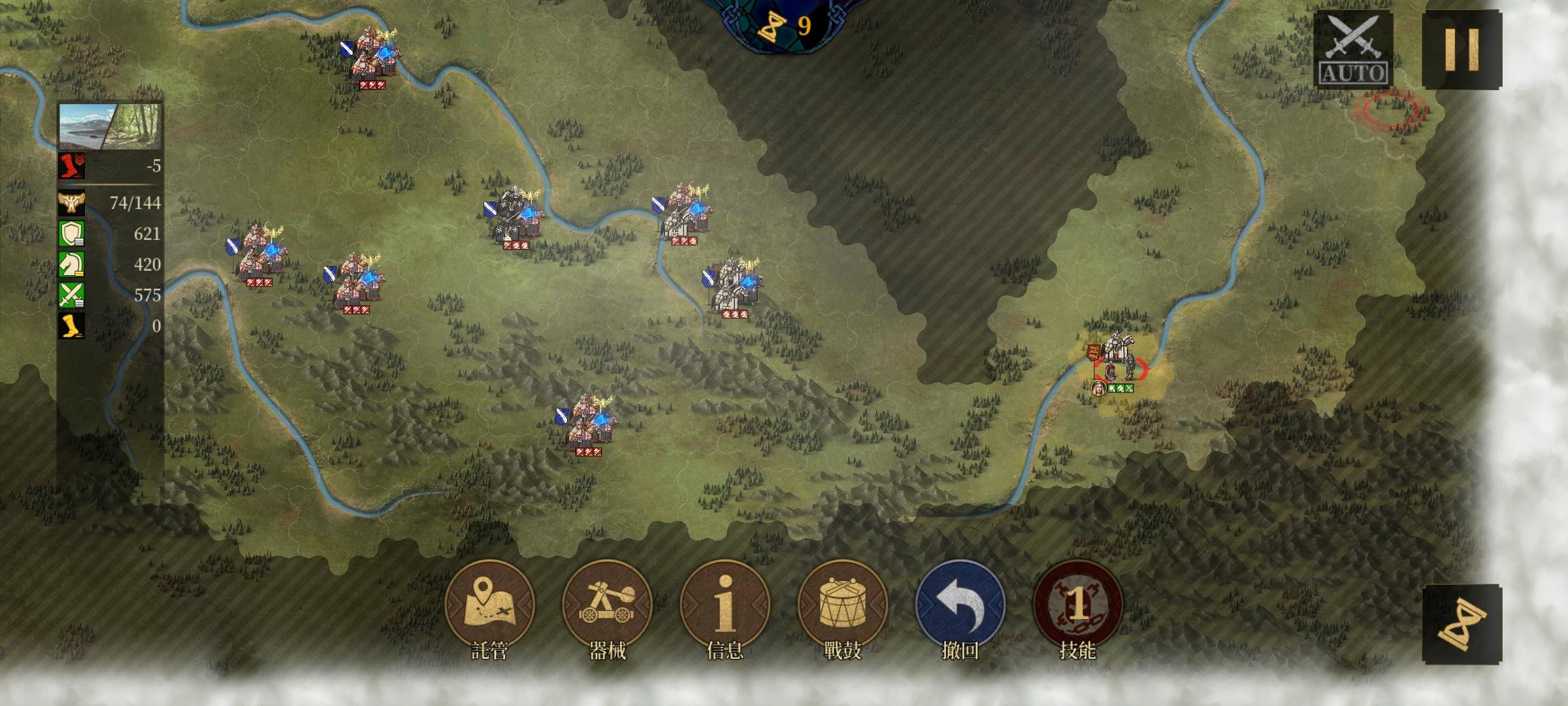The width and height of the screenshot is (1568, 706).
Task: End turn with the hourglass button
Action: click(x=1462, y=624)
